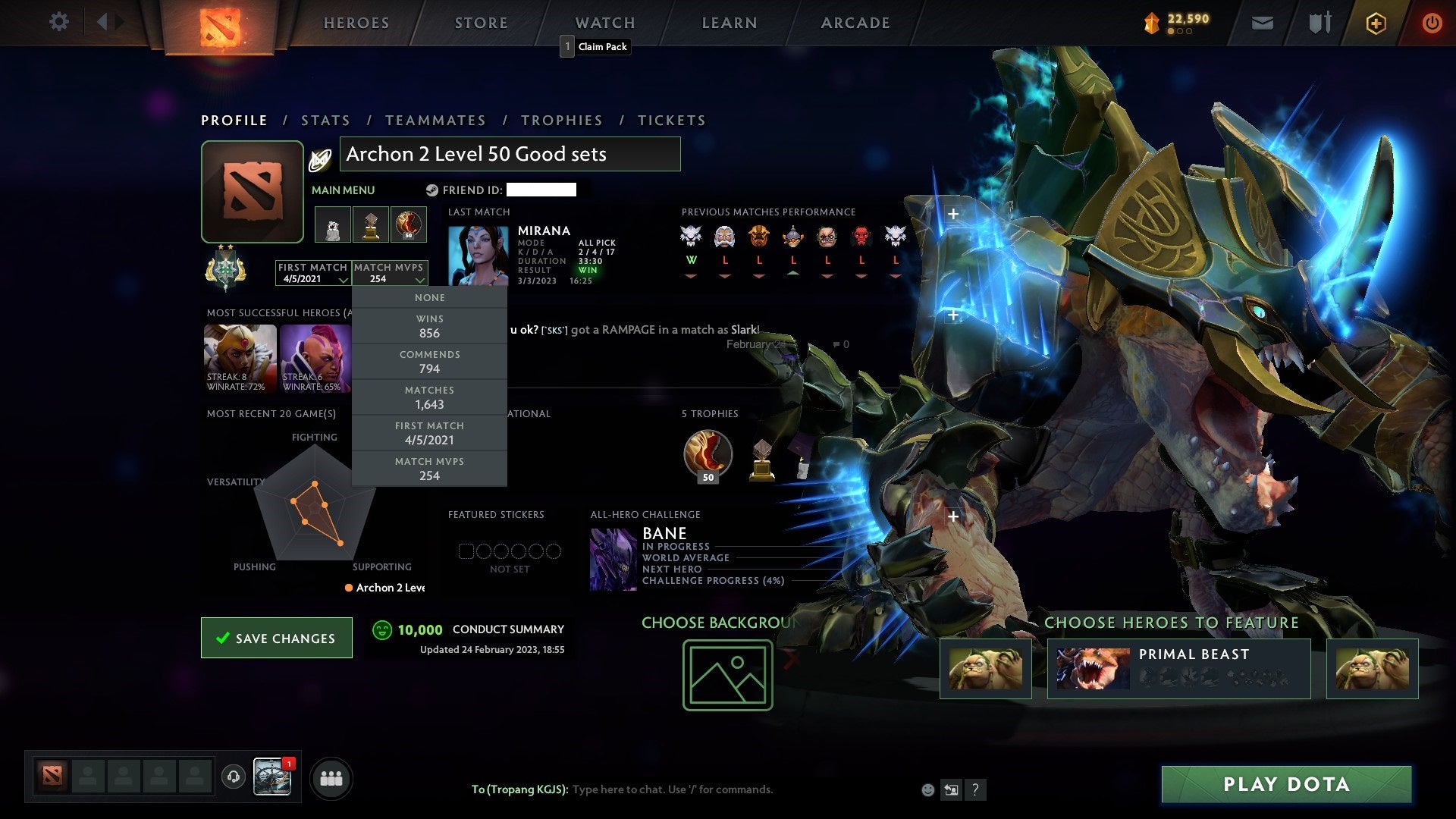Screen dimensions: 1456x819
Task: Open the Dota Plus hexagon icon
Action: 1375,22
